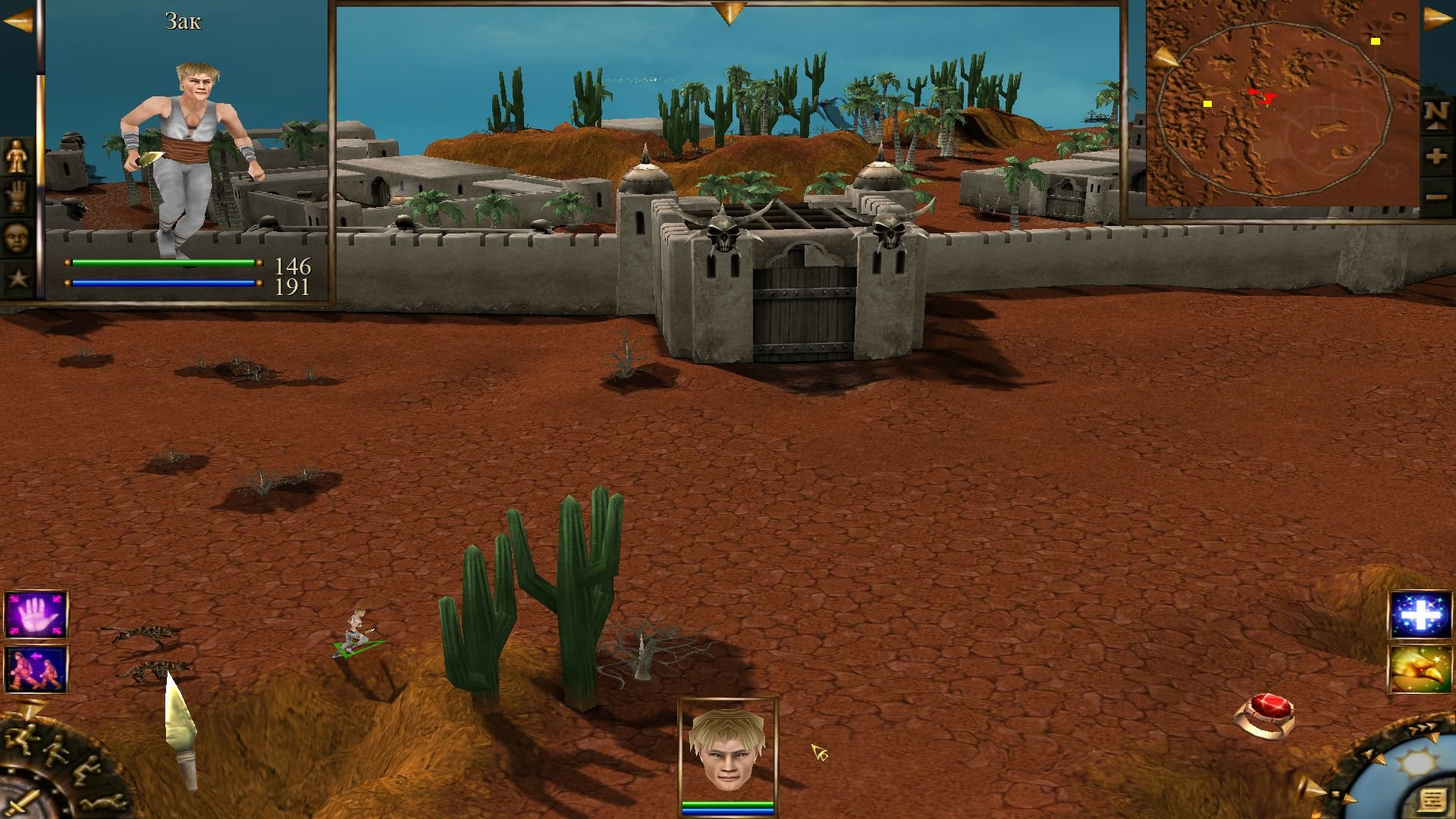Cast the blue healing cross spell
The height and width of the screenshot is (819, 1456).
tap(1420, 615)
